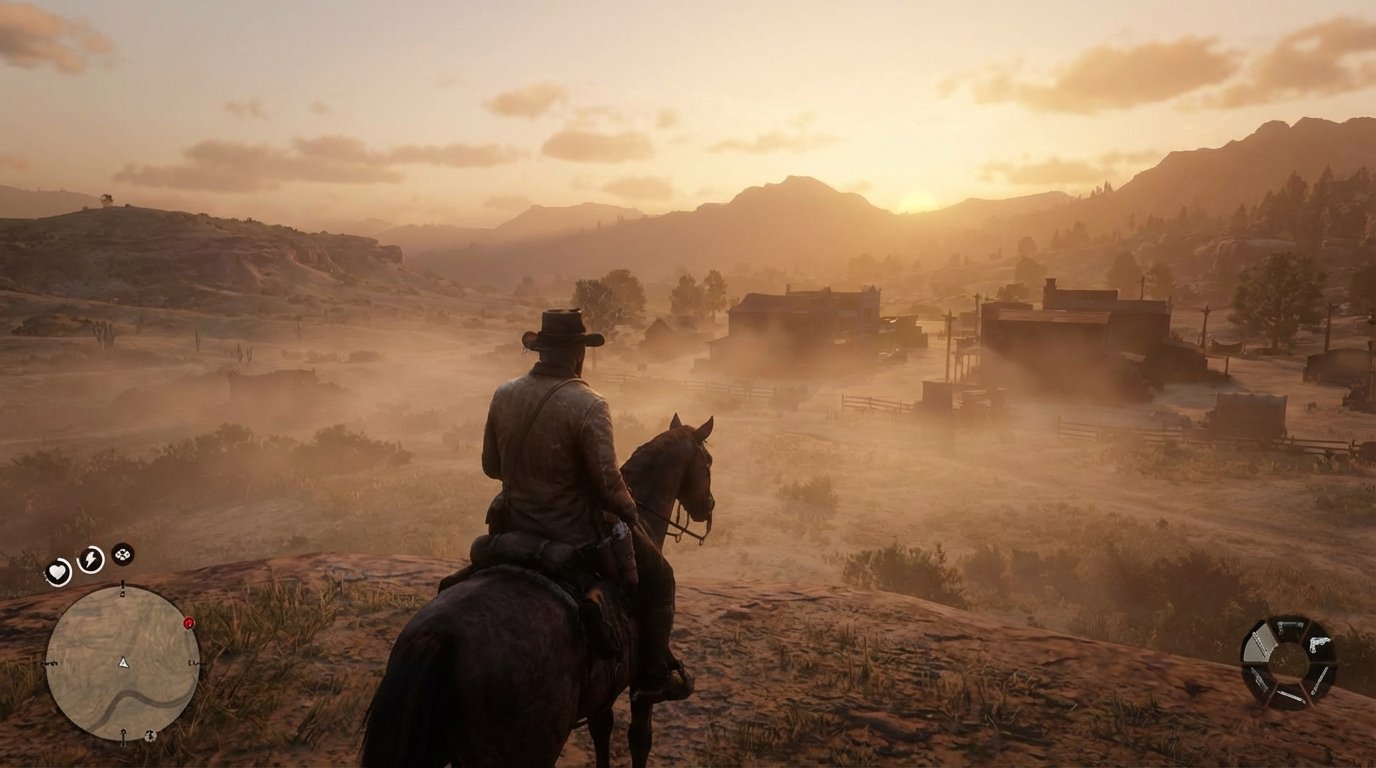The height and width of the screenshot is (768, 1376).
Task: Click the Dead Eye core icon
Action: pyautogui.click(x=122, y=553)
